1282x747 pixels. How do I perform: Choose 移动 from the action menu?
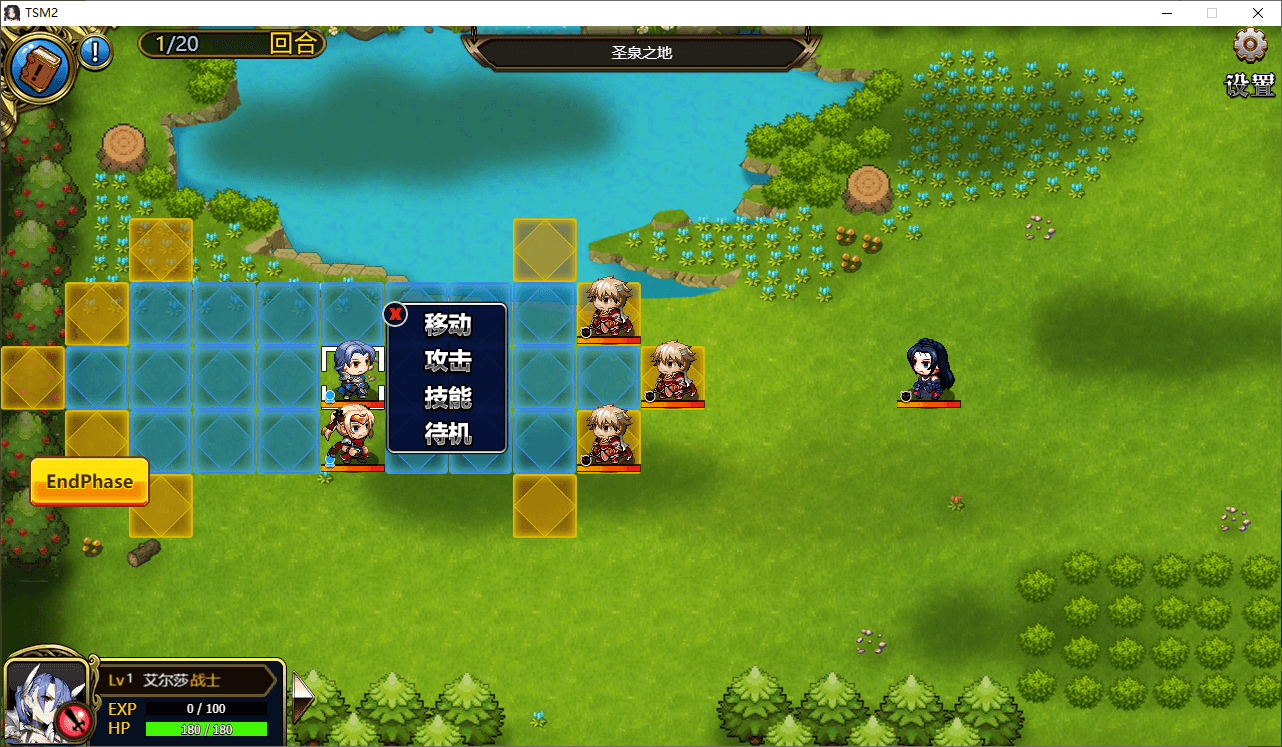coord(447,325)
